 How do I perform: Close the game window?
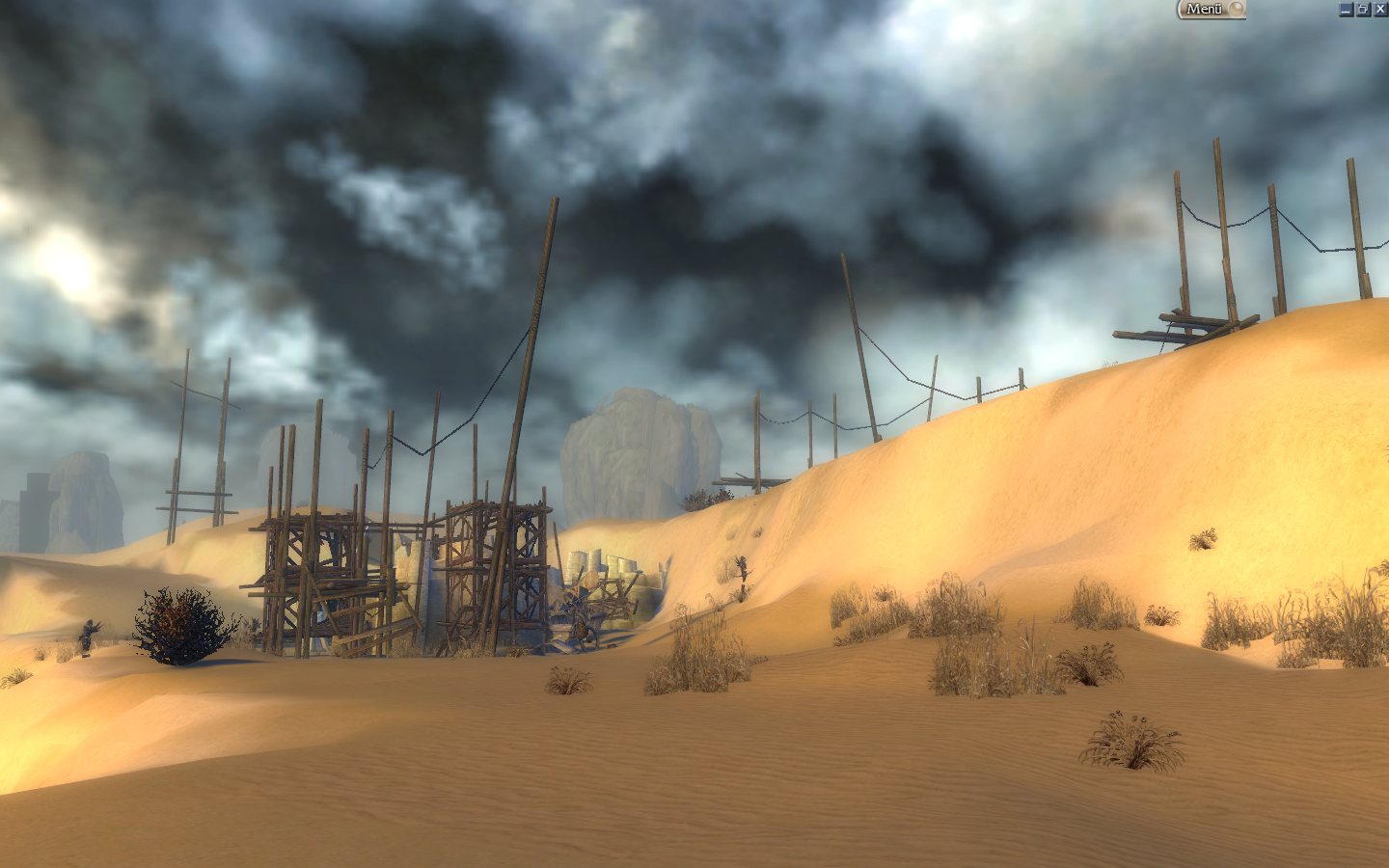[1380, 10]
